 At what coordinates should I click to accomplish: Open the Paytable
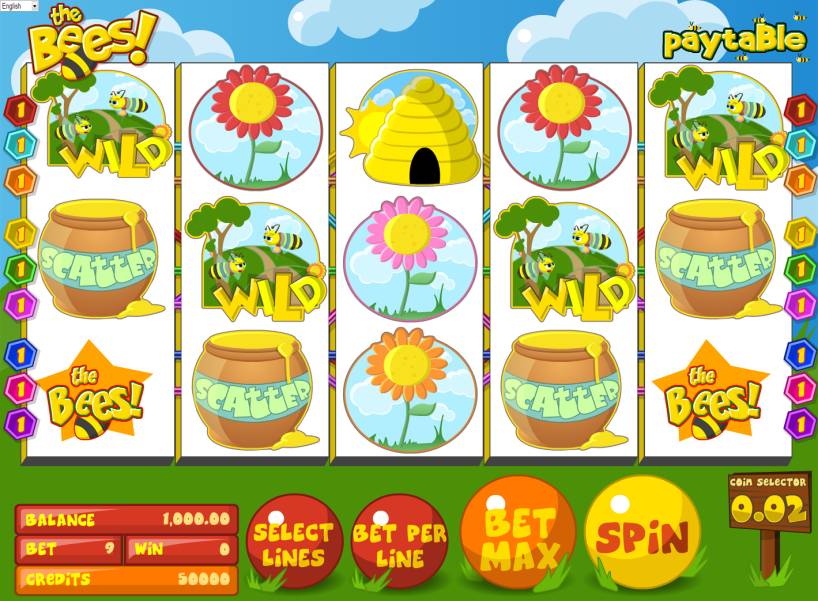pyautogui.click(x=734, y=40)
